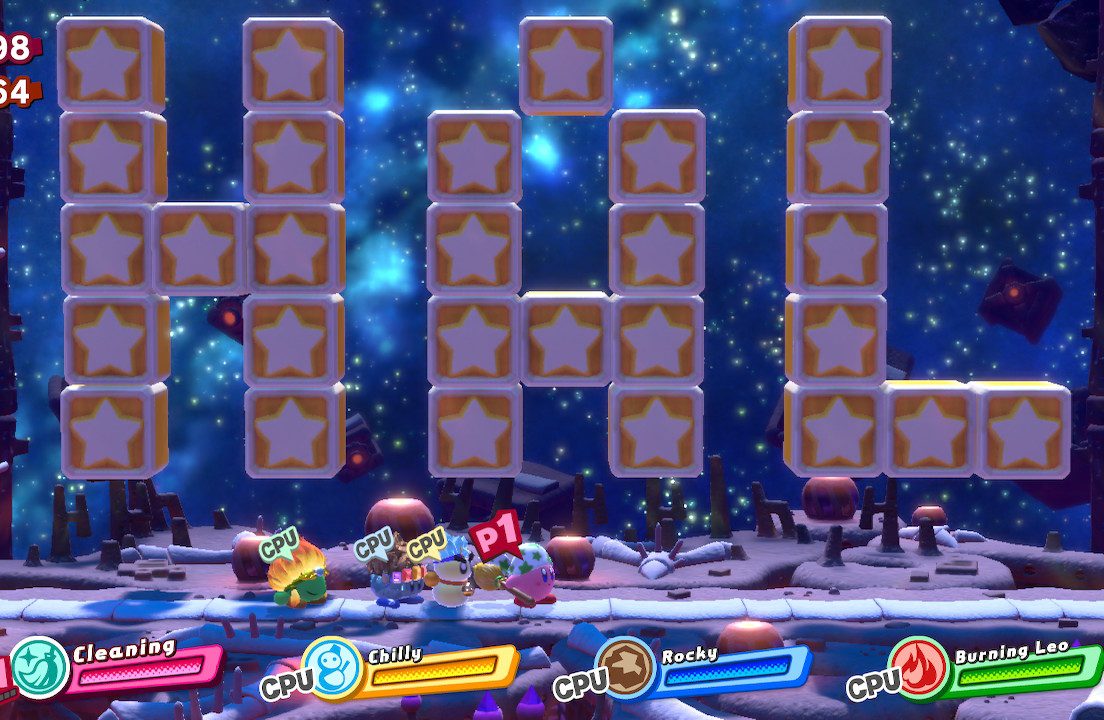Choose the Rocky ability icon
Image resolution: width=1104 pixels, height=720 pixels.
(626, 667)
